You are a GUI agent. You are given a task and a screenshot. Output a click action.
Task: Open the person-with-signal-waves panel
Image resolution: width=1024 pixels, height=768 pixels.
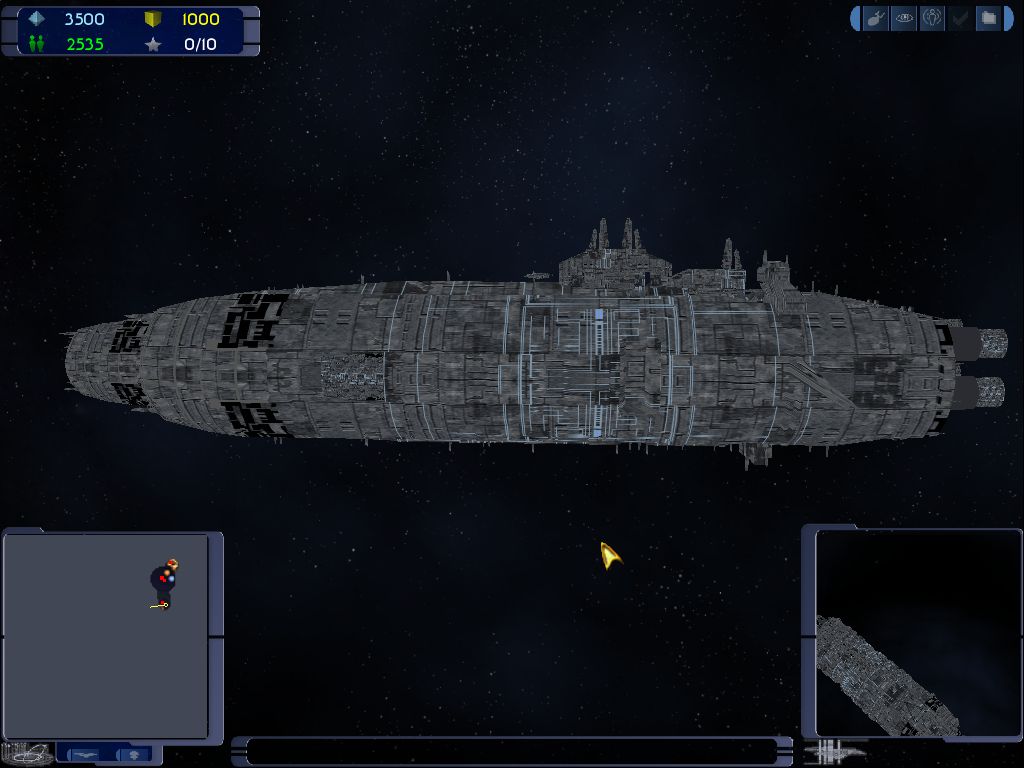[932, 18]
